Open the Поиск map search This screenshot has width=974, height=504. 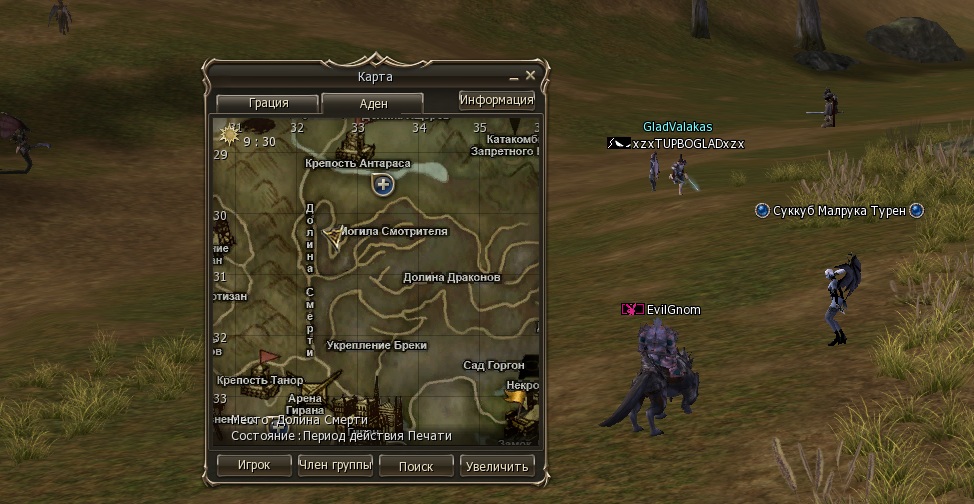(x=416, y=466)
